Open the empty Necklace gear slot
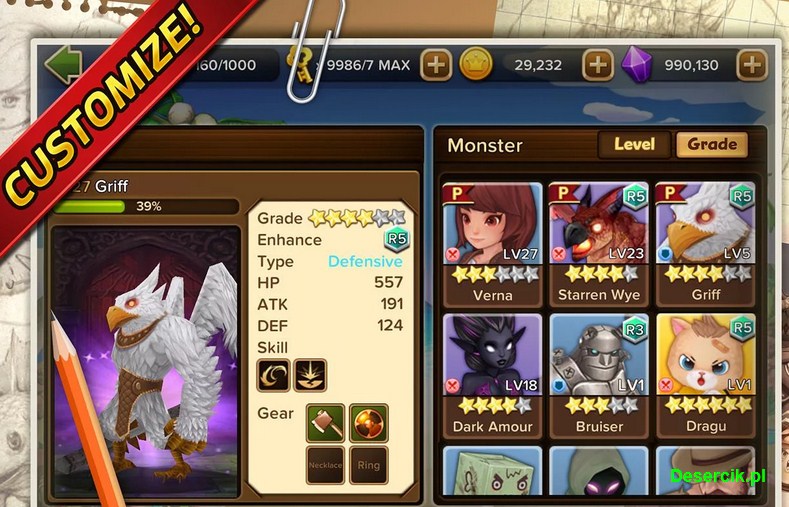The height and width of the screenshot is (507, 789). [325, 465]
